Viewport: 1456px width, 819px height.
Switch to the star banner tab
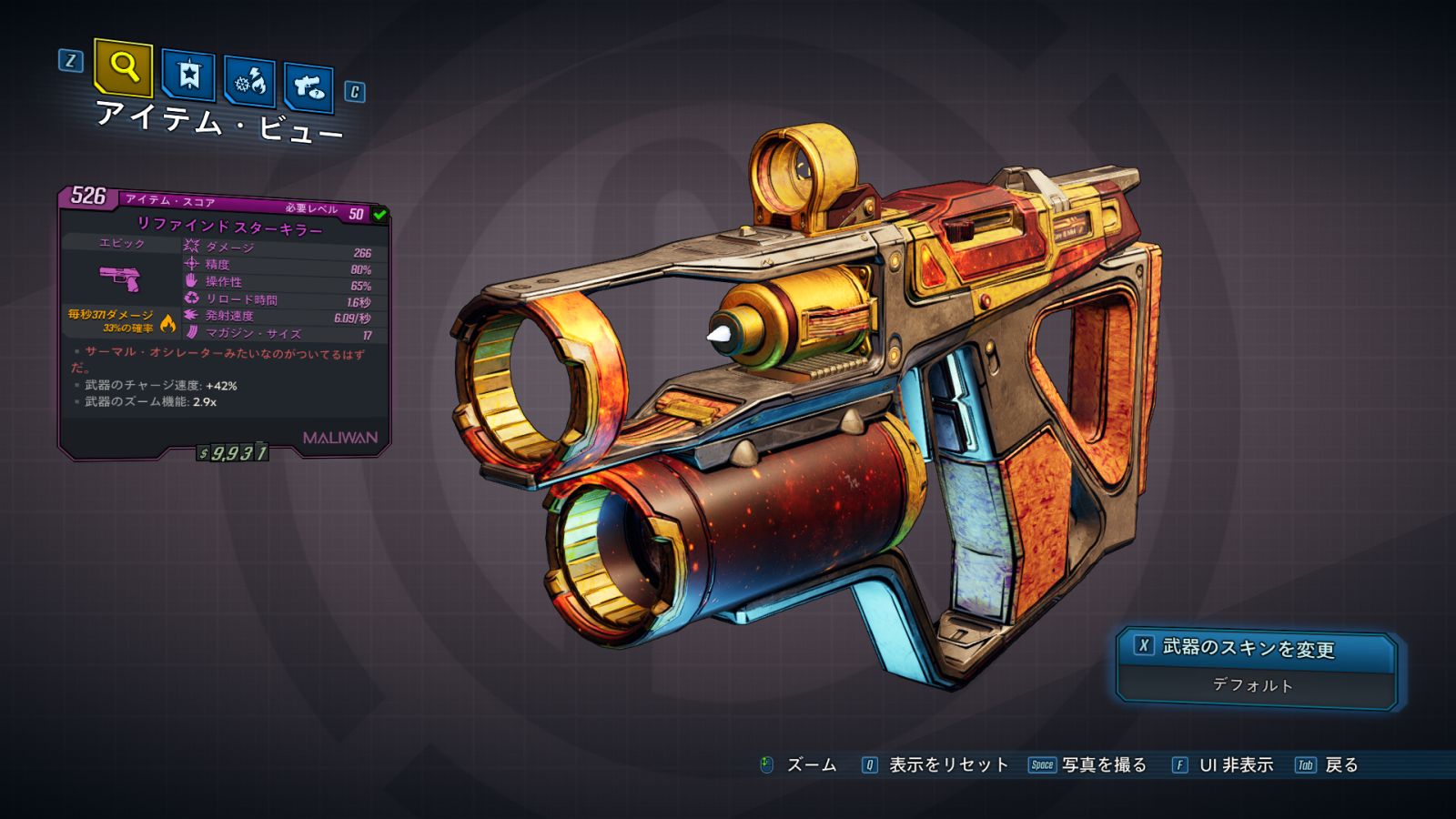(x=188, y=76)
